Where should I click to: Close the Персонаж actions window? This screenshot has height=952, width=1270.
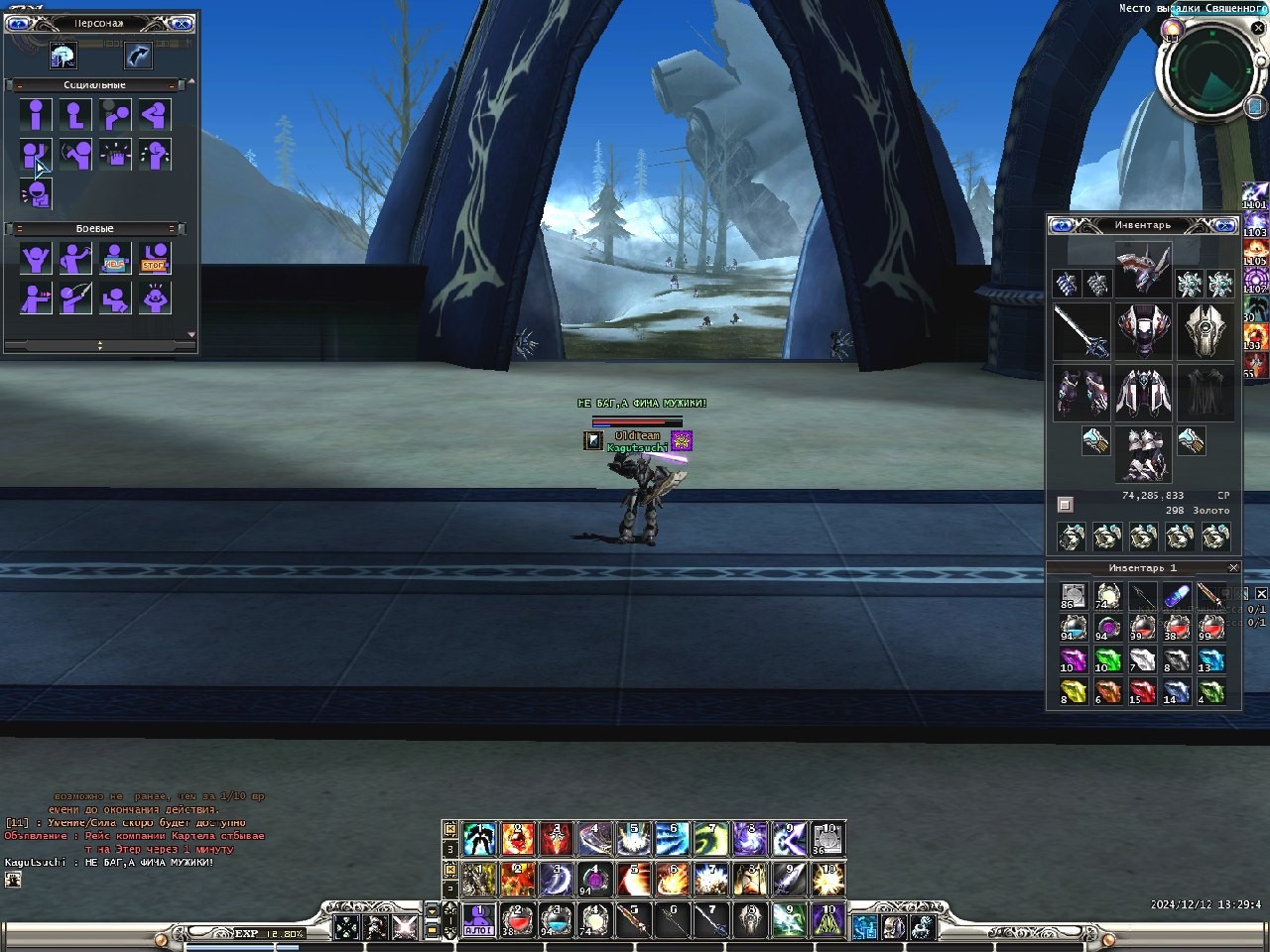pyautogui.click(x=182, y=23)
